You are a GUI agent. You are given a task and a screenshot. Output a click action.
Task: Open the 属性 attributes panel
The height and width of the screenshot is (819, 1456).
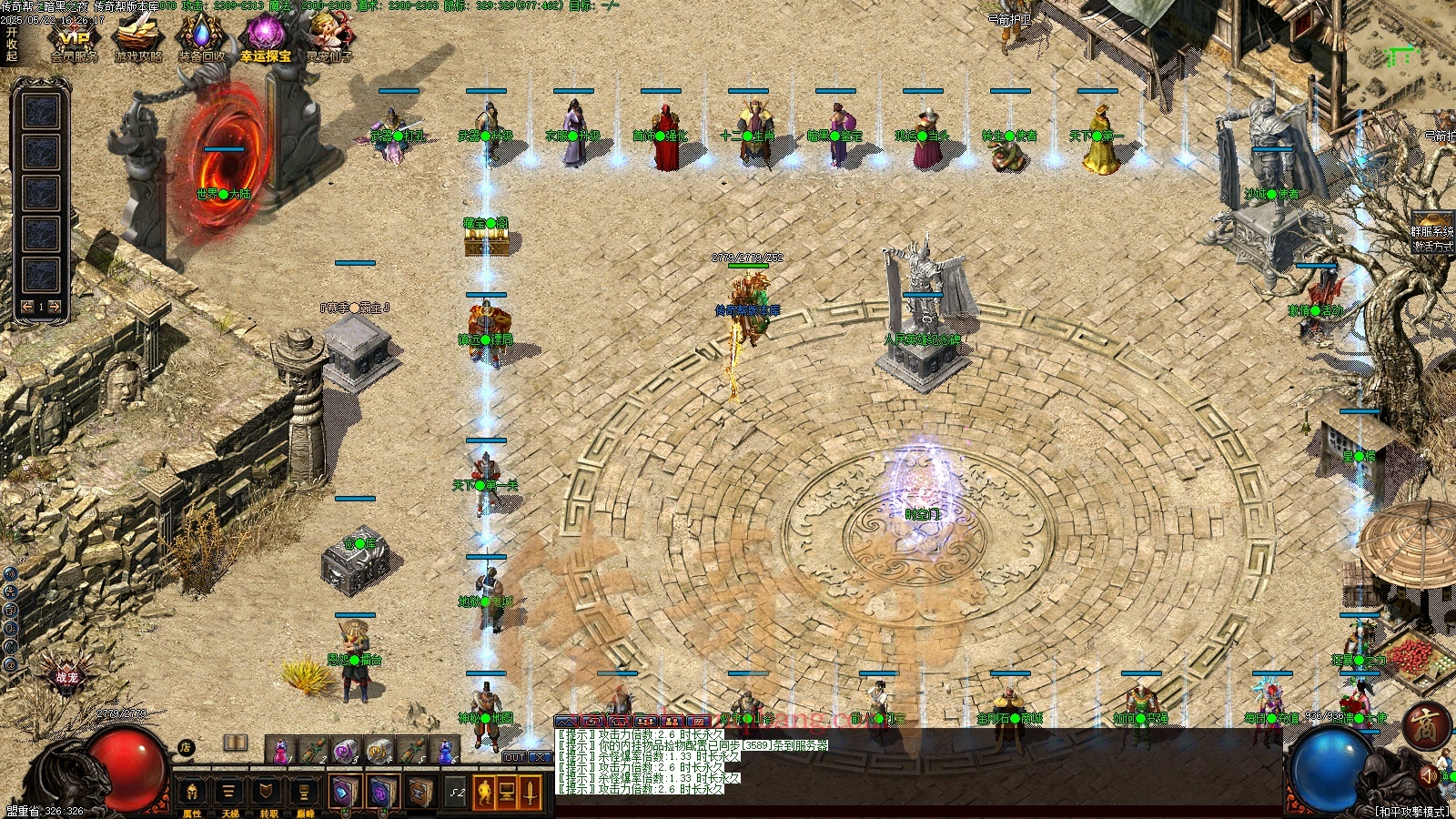tap(192, 794)
